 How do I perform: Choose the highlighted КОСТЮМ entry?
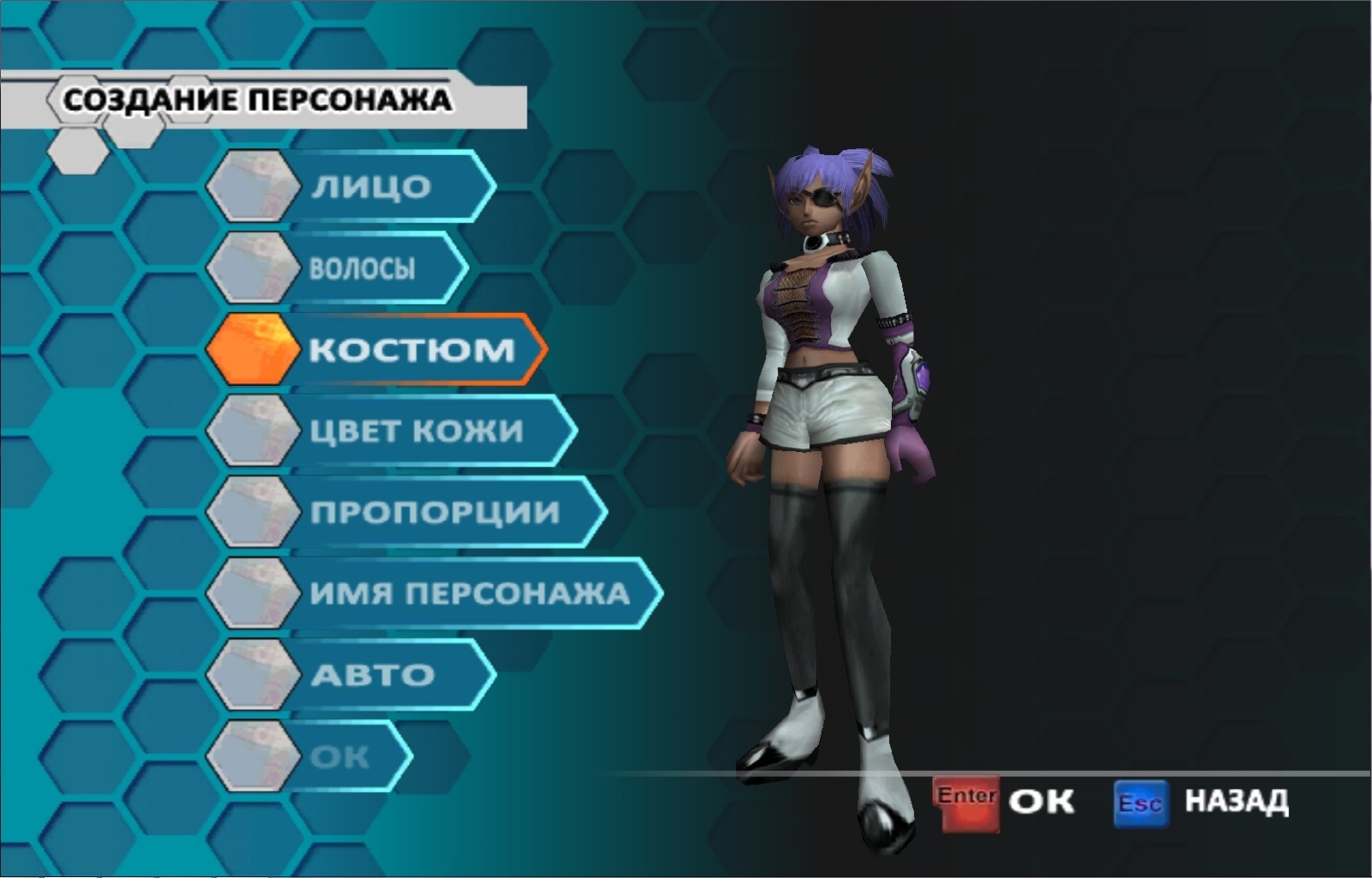pos(410,350)
